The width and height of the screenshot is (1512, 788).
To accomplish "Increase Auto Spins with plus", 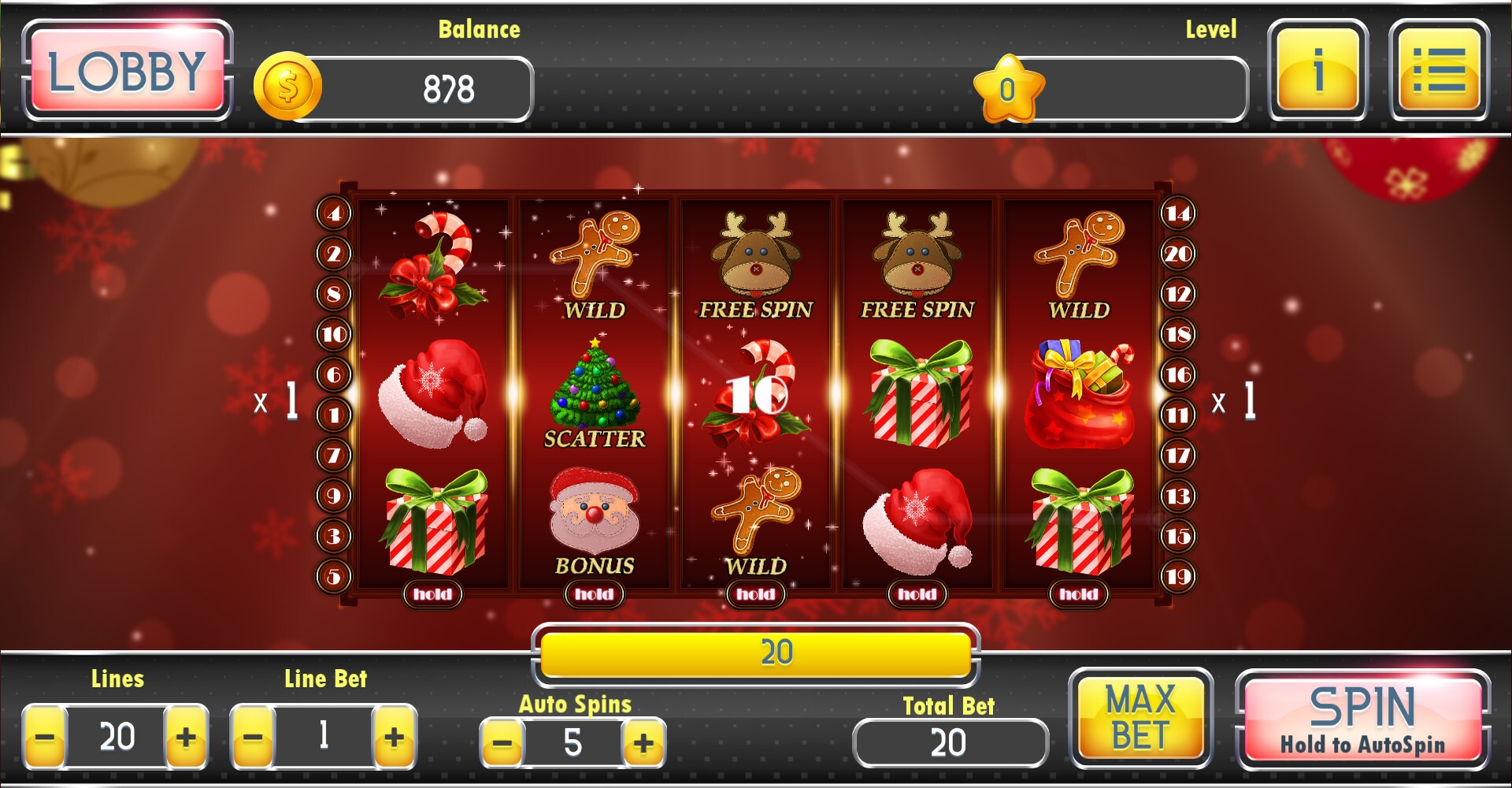I will tap(645, 742).
